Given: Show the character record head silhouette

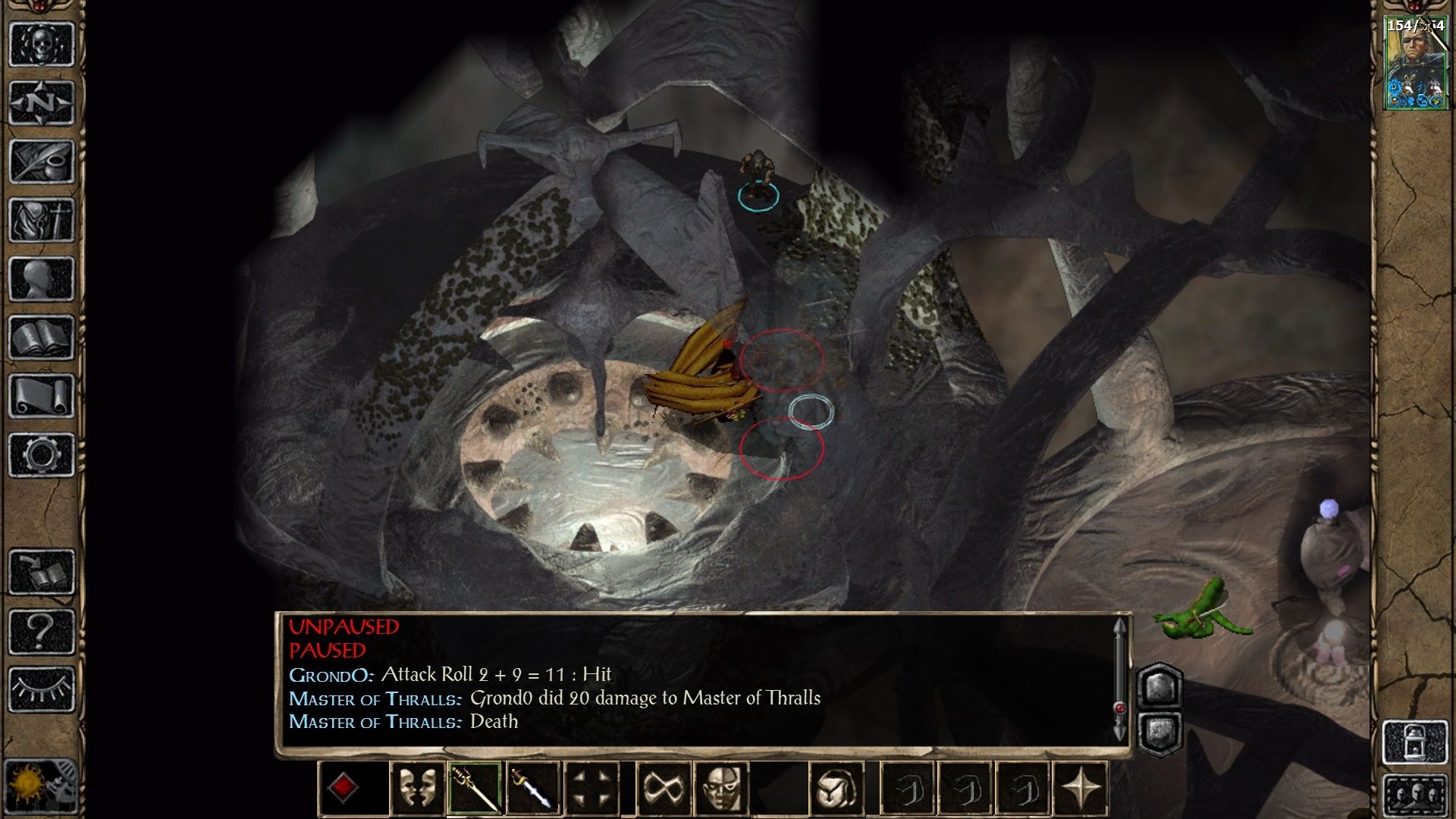Looking at the screenshot, I should (x=42, y=278).
